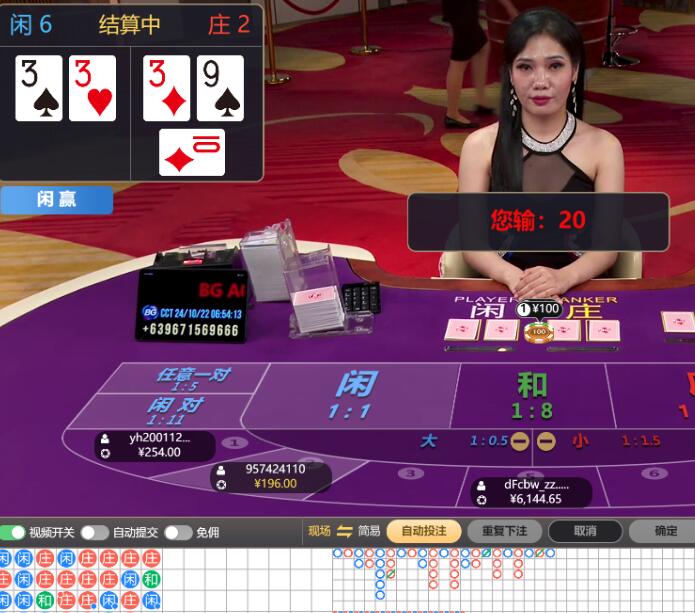Open the bead road history grid
695x613 pixels.
point(80,580)
